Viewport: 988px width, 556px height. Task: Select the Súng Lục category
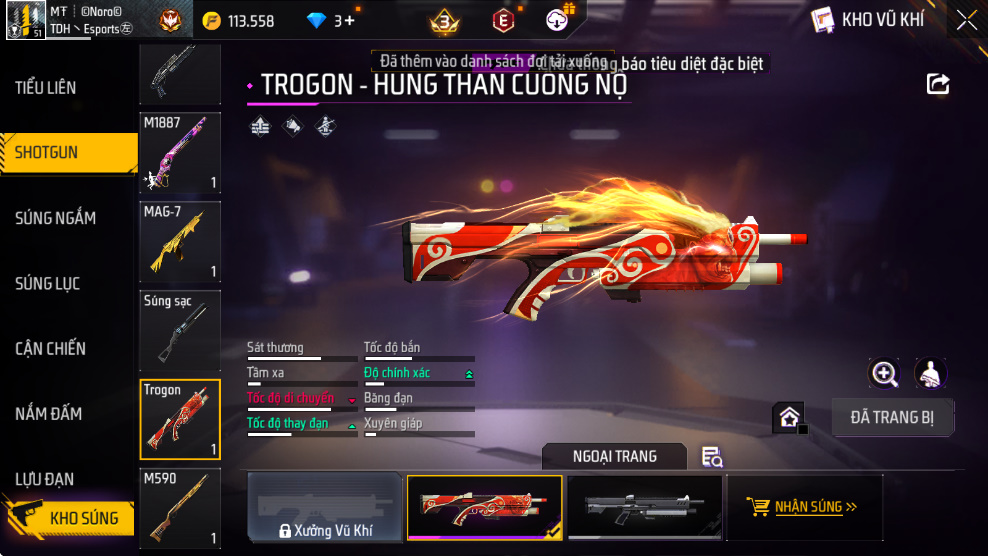47,284
